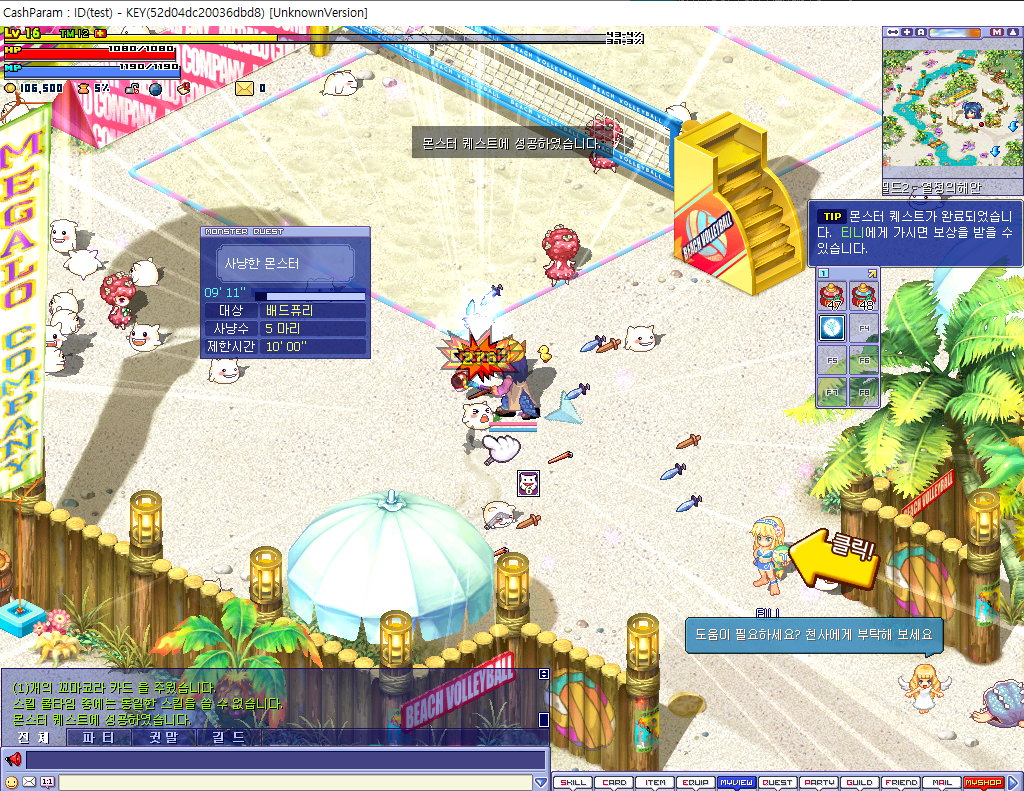Open the MAIL menu
Viewport: 1024px width, 791px height.
(941, 783)
